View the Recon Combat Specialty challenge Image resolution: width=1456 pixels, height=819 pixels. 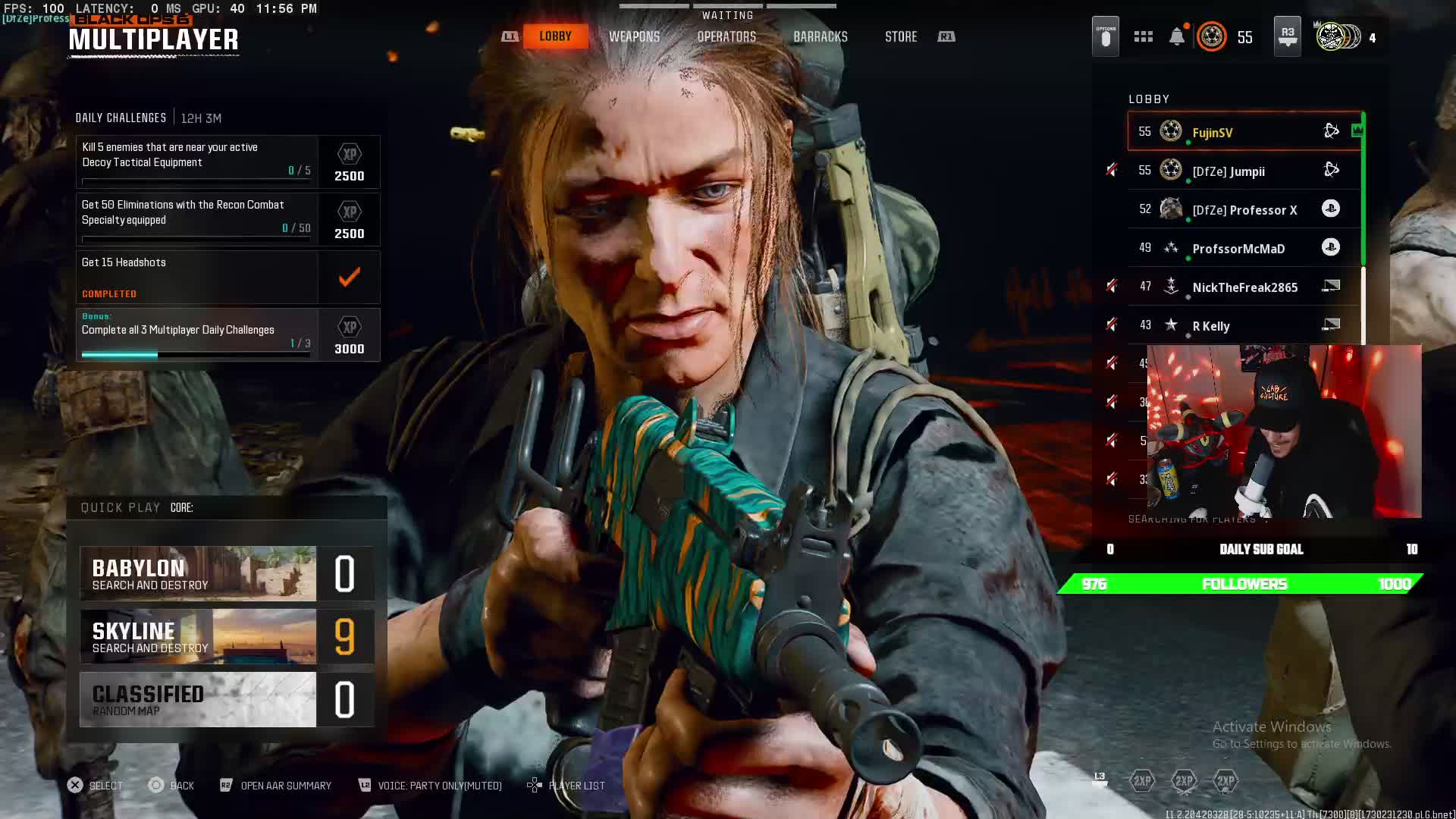pyautogui.click(x=227, y=220)
